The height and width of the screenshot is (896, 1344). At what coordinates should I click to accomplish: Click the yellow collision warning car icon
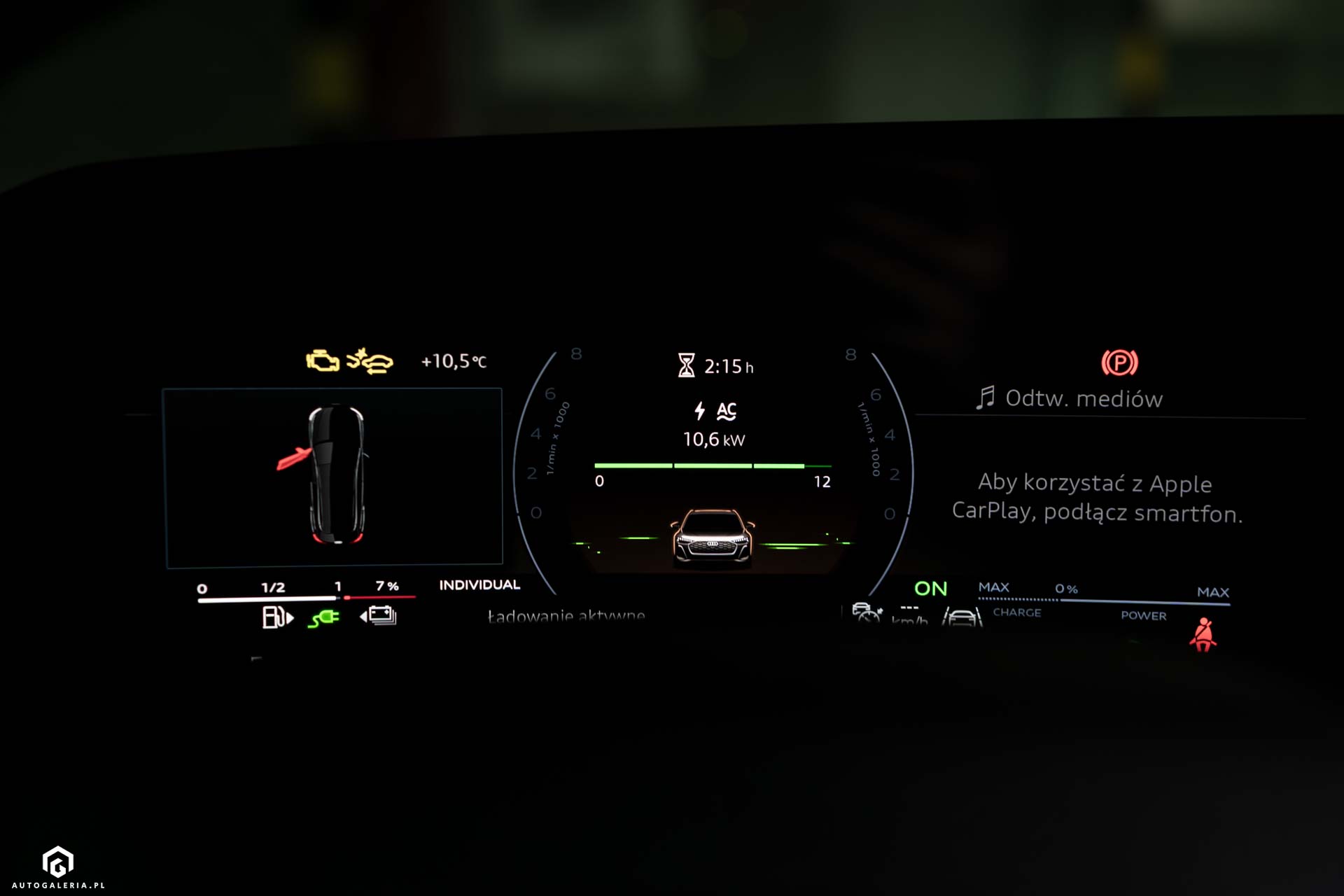pyautogui.click(x=370, y=361)
